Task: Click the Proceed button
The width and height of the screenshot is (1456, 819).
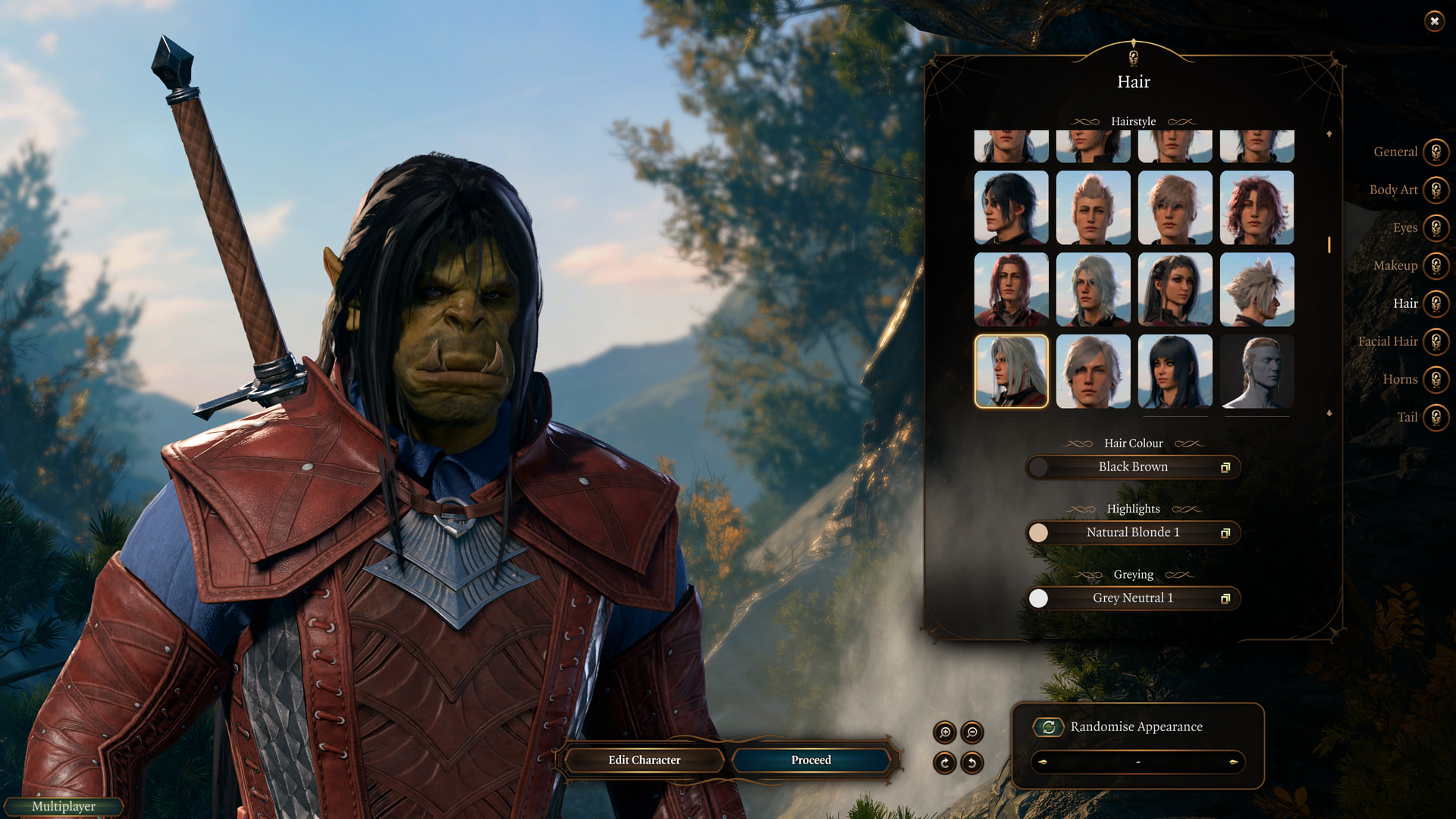Action: 811,760
